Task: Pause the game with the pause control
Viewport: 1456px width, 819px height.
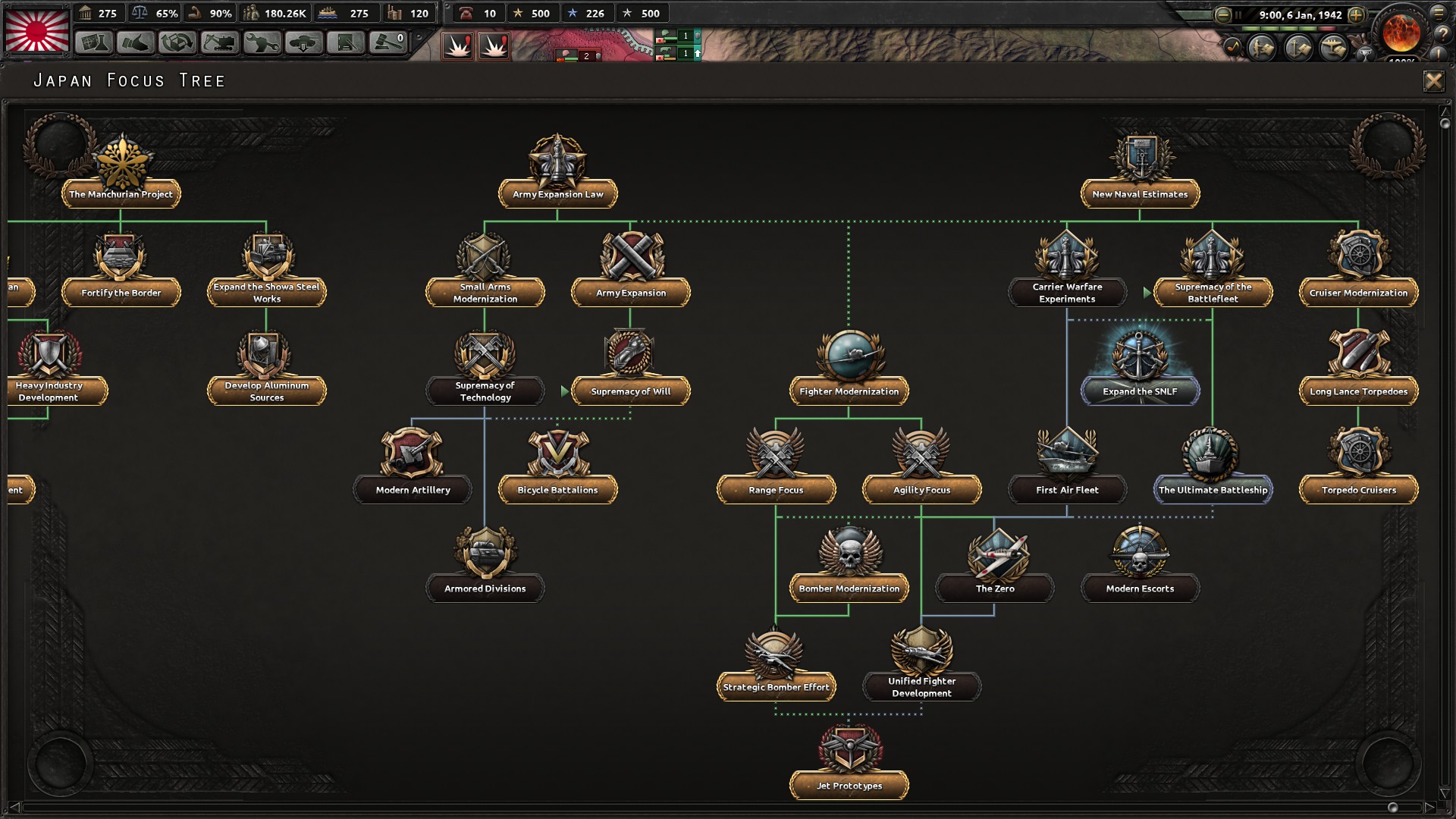Action: [x=1238, y=14]
